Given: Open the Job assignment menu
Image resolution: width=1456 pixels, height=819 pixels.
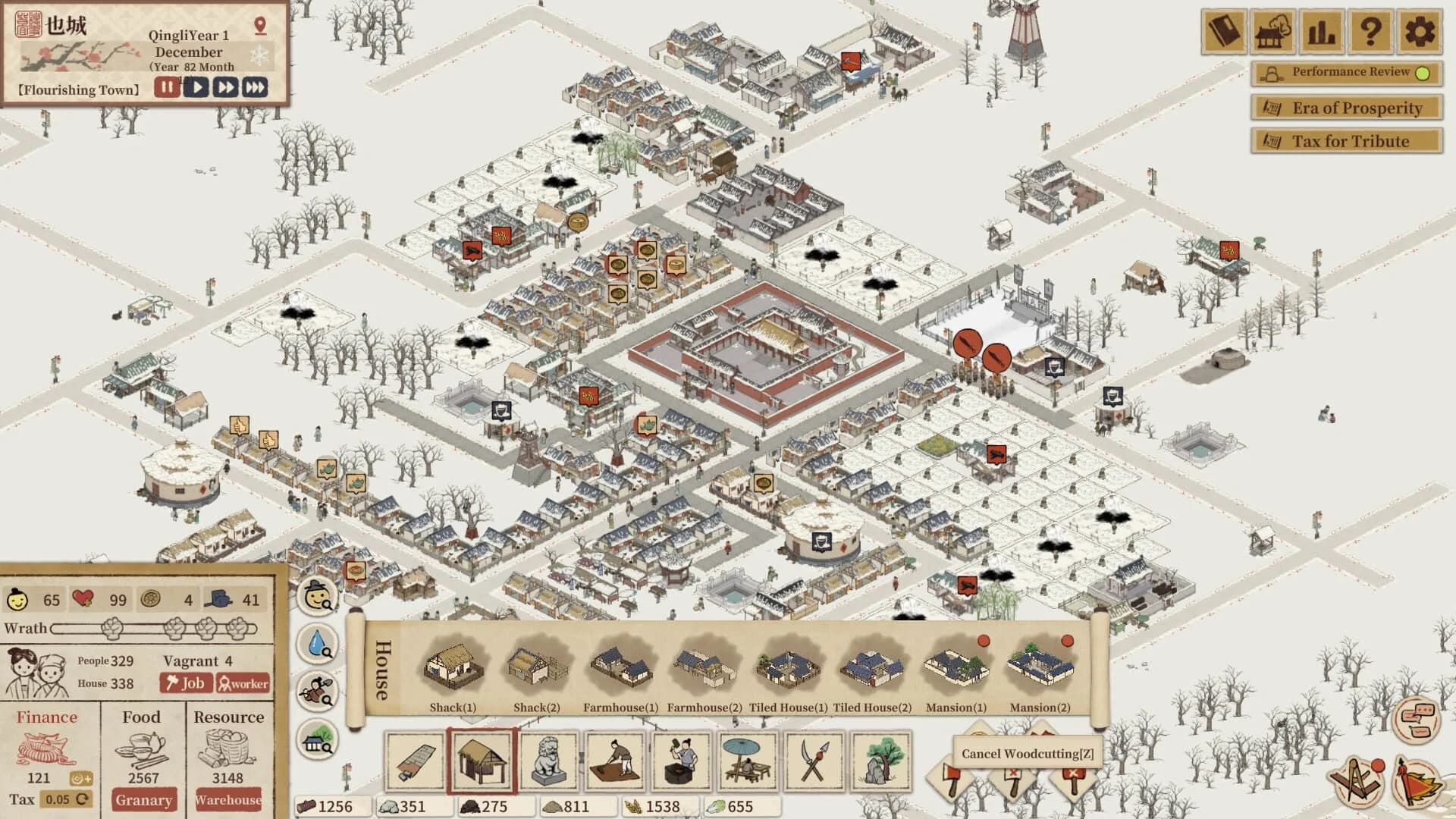Looking at the screenshot, I should tap(187, 683).
